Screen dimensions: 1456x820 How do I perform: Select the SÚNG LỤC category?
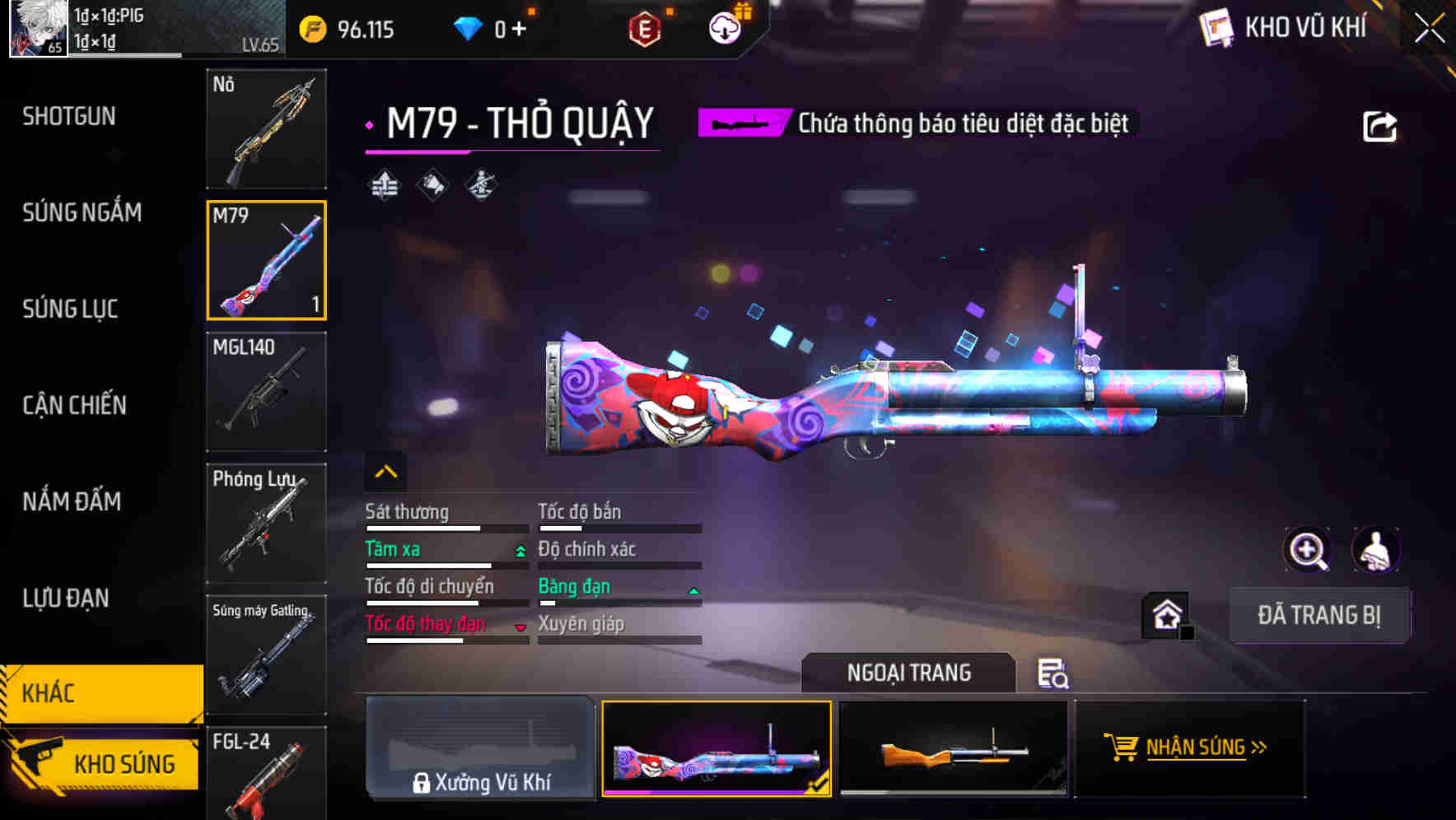point(70,309)
